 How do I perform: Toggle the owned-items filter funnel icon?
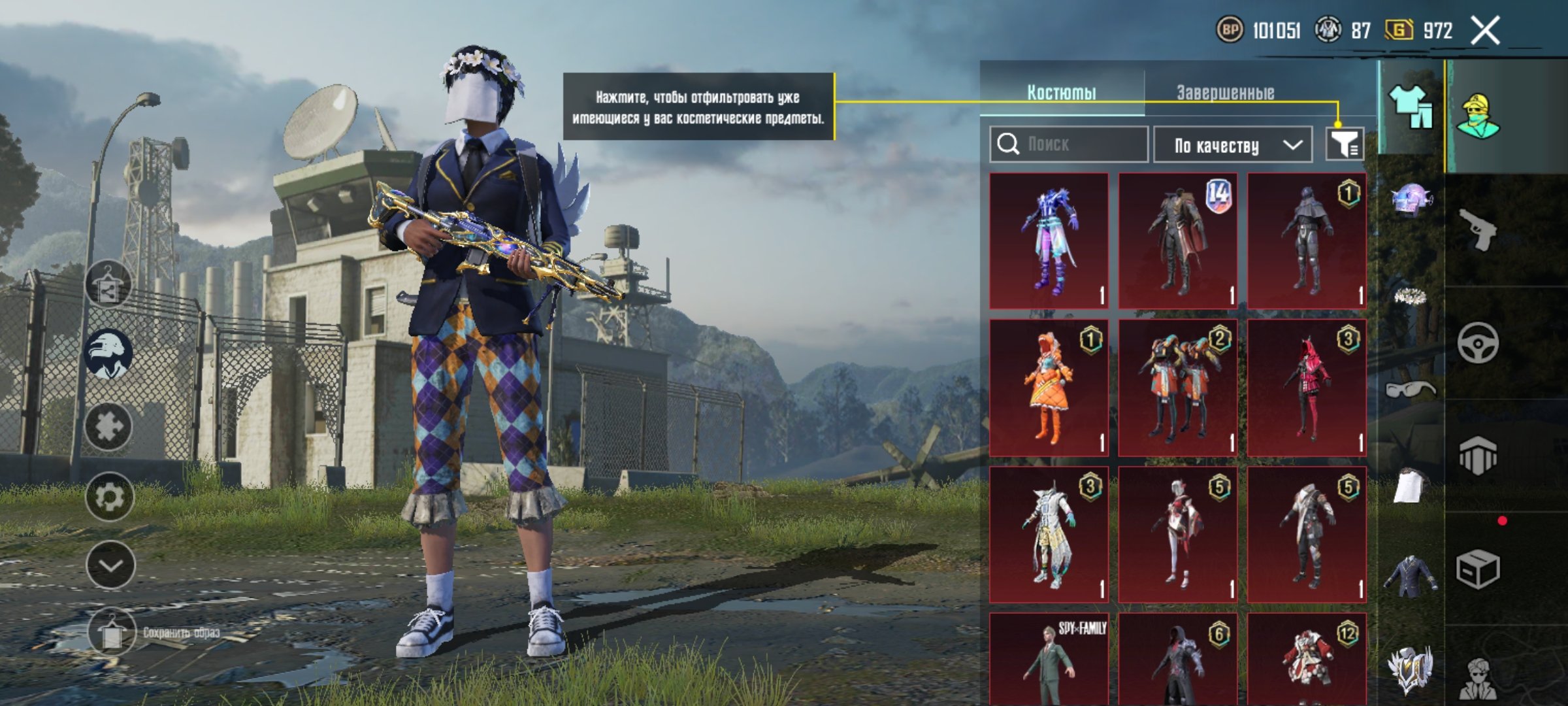tap(1344, 143)
